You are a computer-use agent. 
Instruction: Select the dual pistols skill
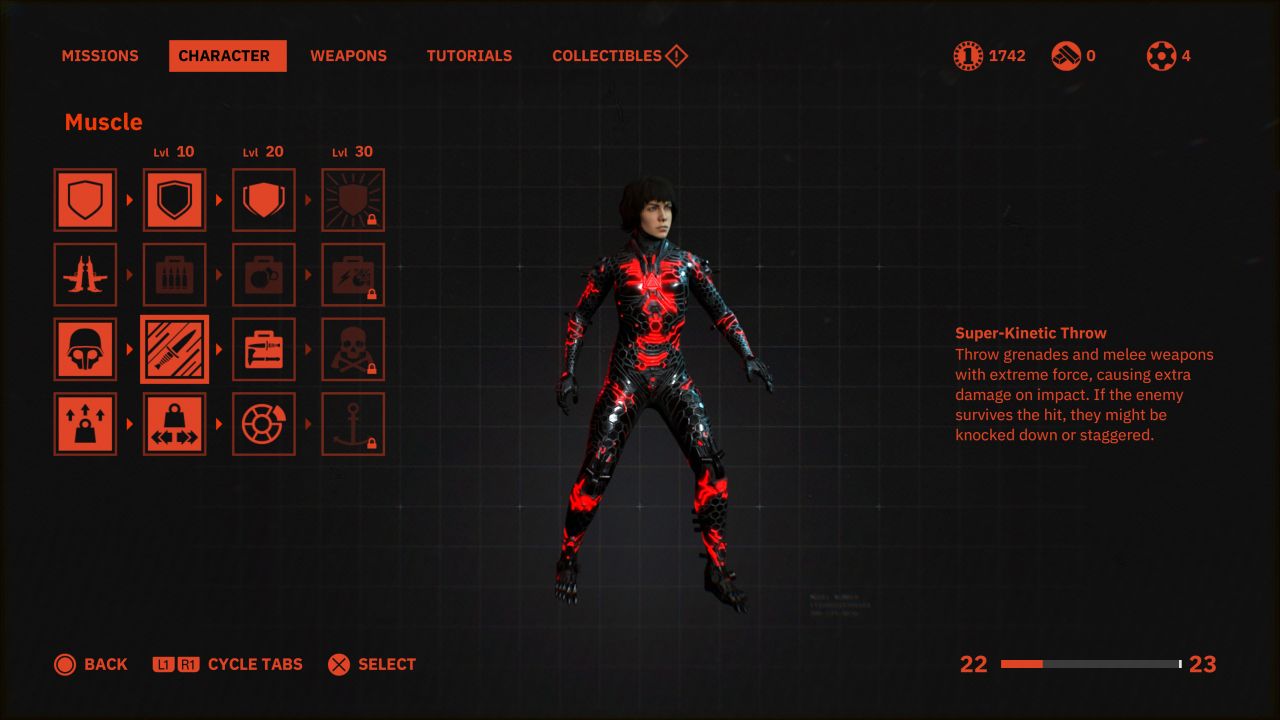pyautogui.click(x=85, y=275)
